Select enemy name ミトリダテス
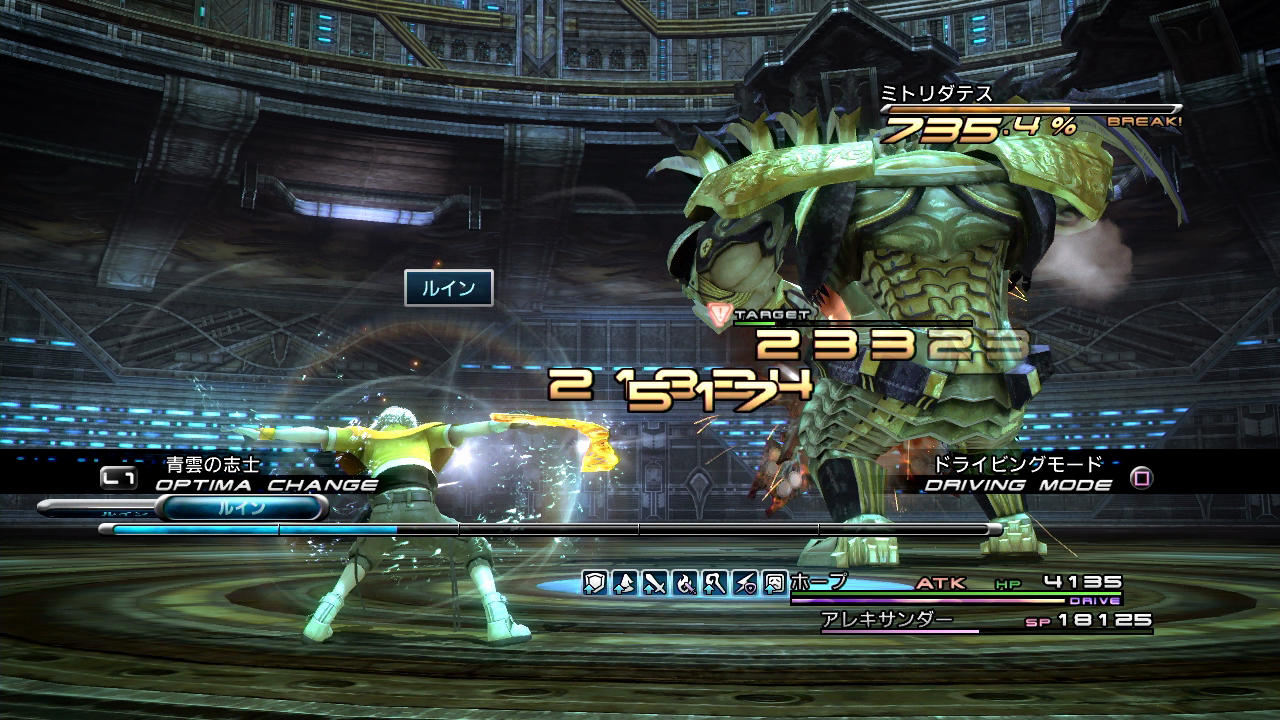 point(936,93)
